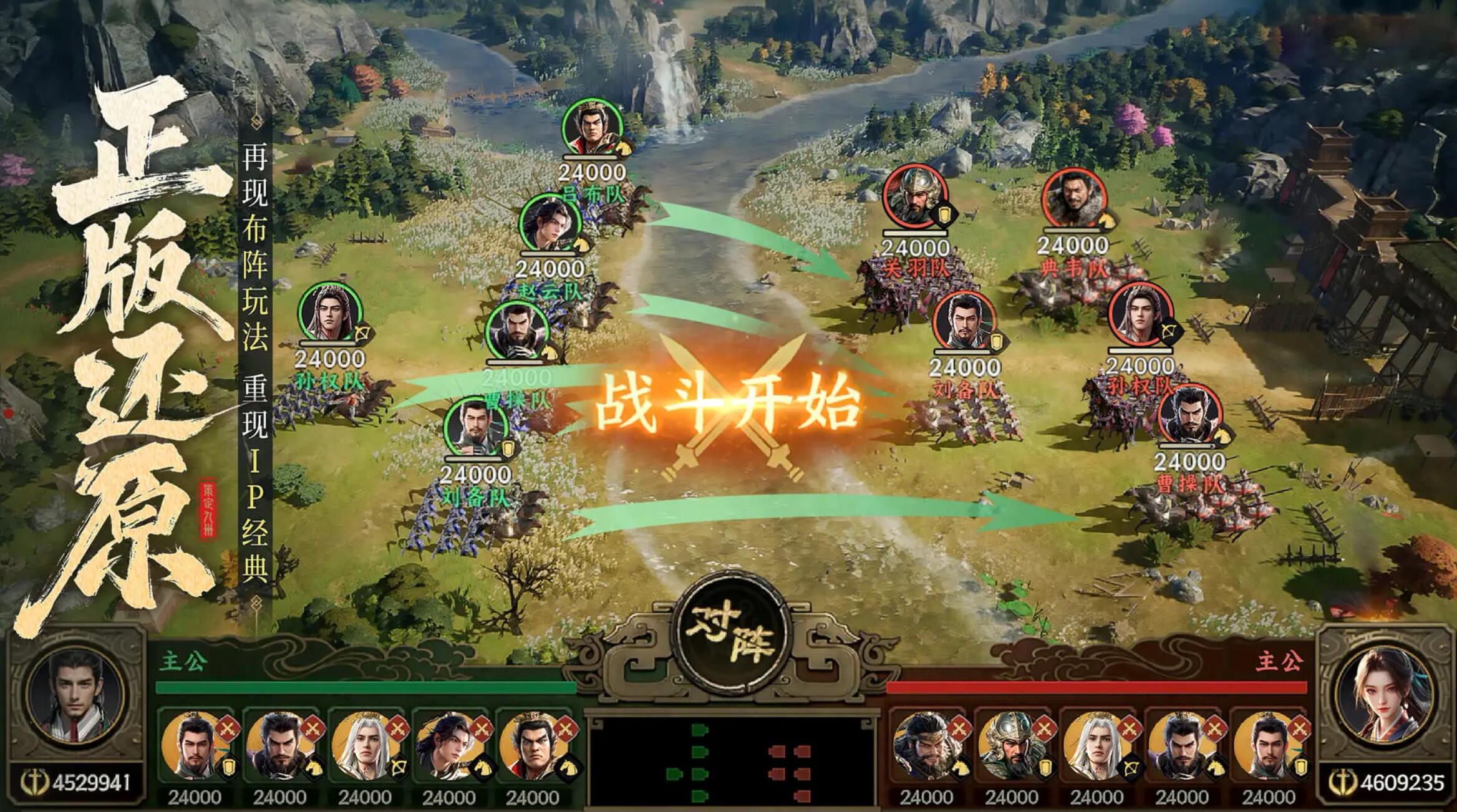Toggle the crossed-swords marker on the first allied roster hero
This screenshot has height=812, width=1457.
228,728
